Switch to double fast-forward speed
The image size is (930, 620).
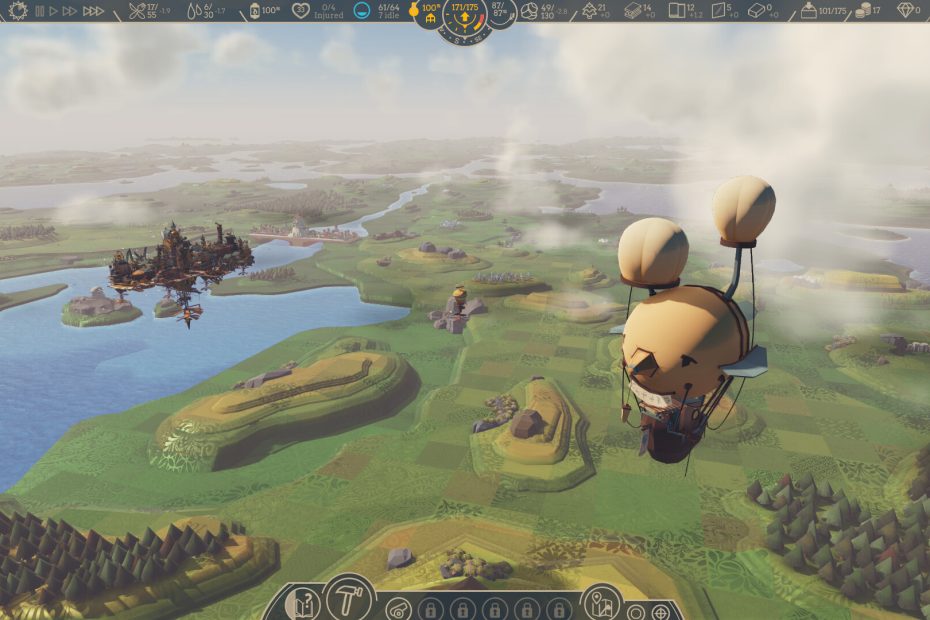point(69,11)
